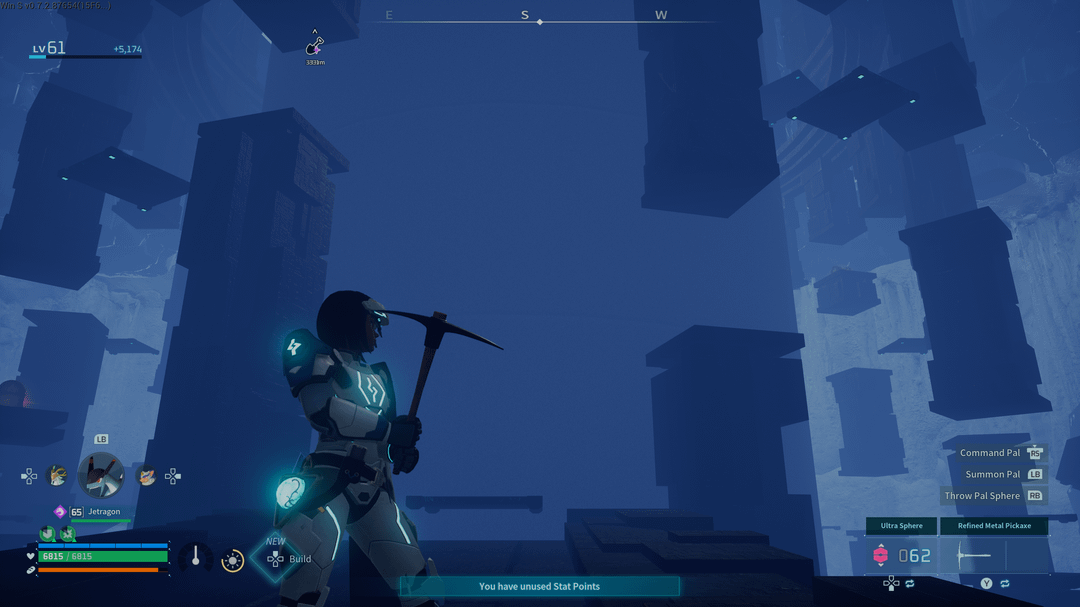Click the time-of-day sun indicator

coord(233,561)
